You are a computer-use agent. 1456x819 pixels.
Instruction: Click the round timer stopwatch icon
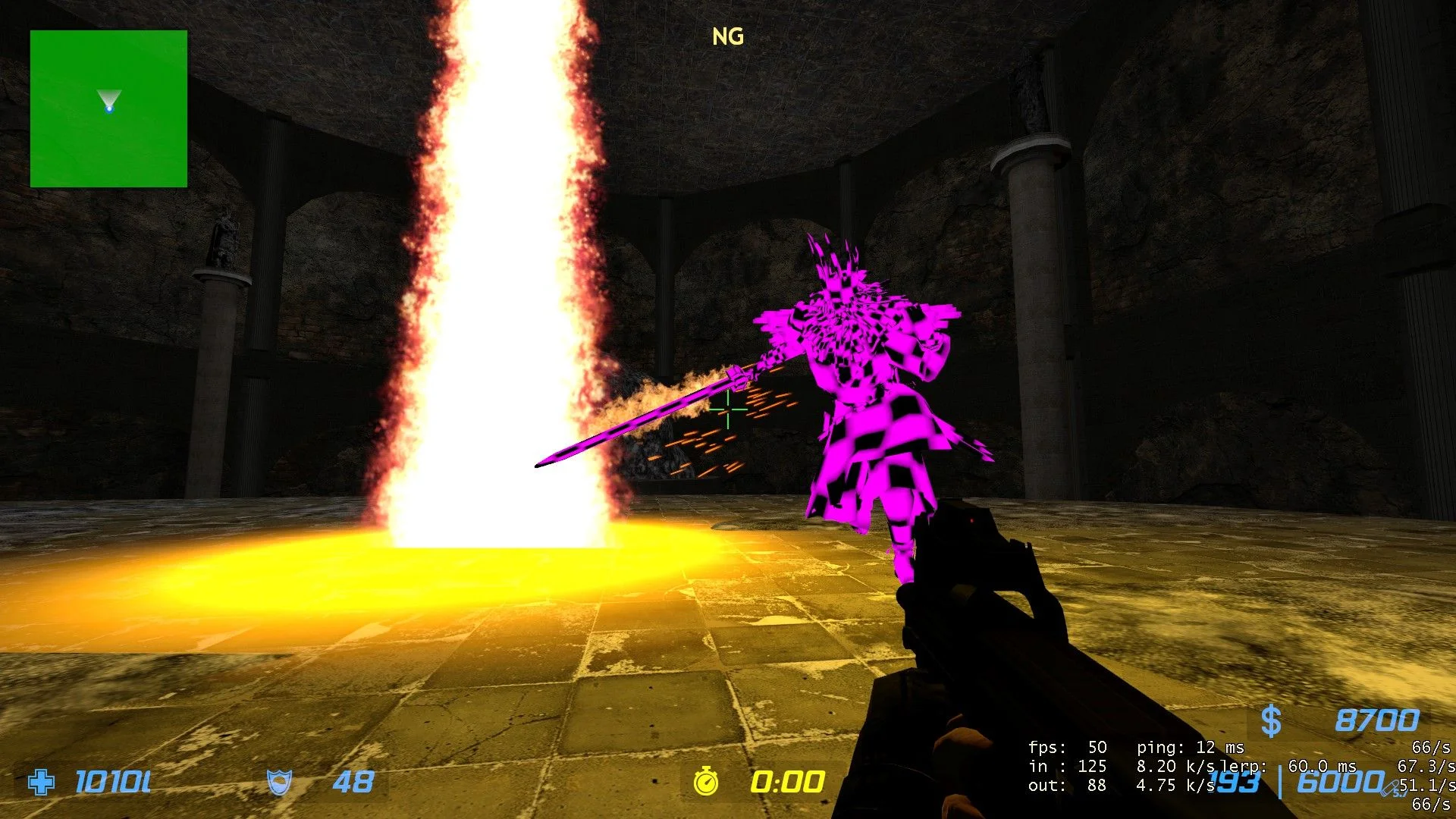[x=706, y=781]
